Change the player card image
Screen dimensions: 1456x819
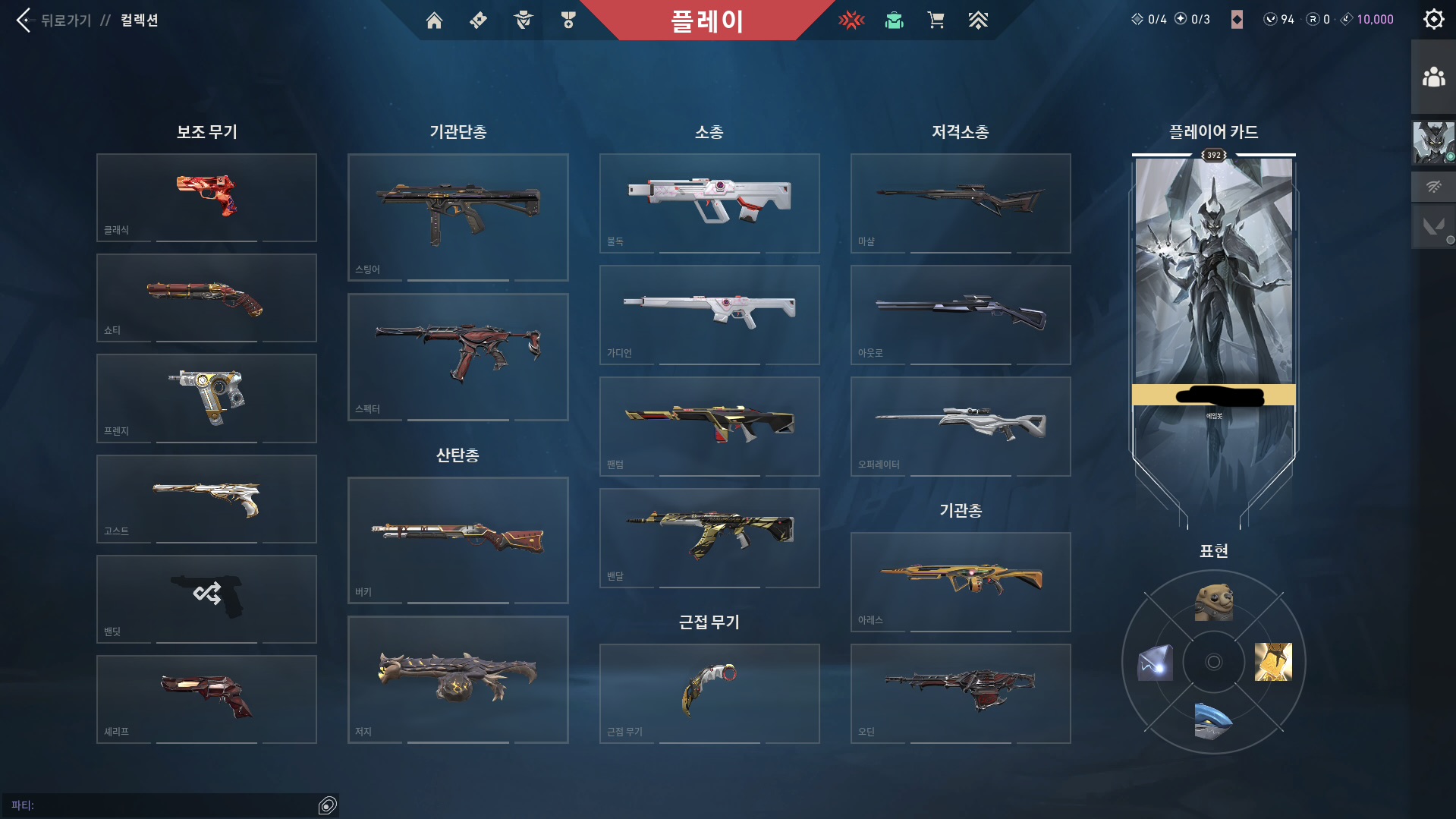(x=1213, y=304)
